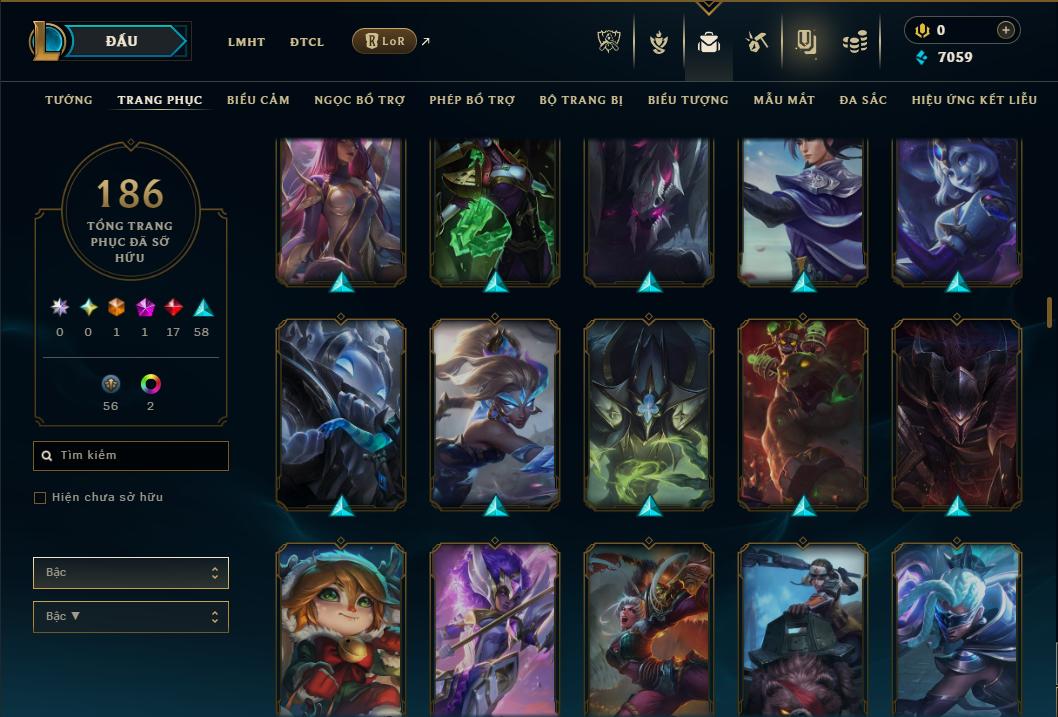Click the Tìm kiếm search field
The width and height of the screenshot is (1058, 717).
(131, 456)
